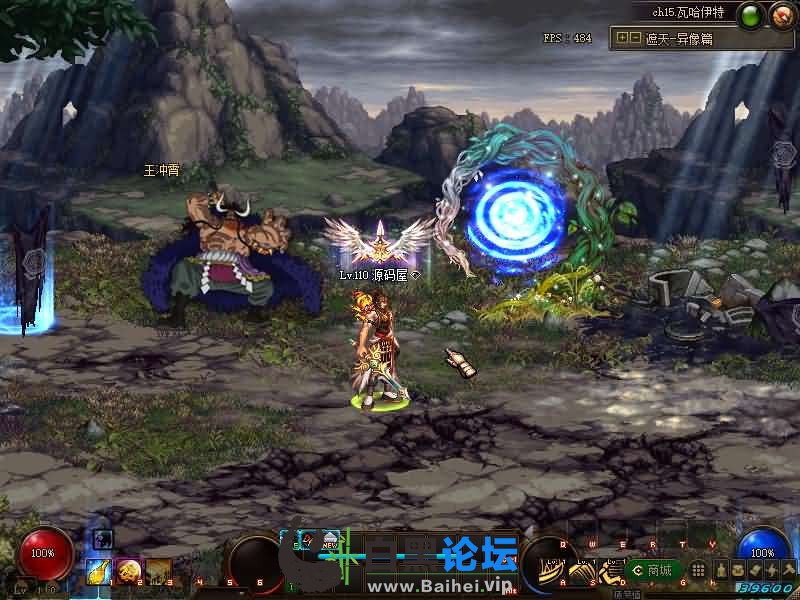Viewport: 800px width, 600px height.
Task: Click the buff icon above the potion slot
Action: tap(101, 539)
